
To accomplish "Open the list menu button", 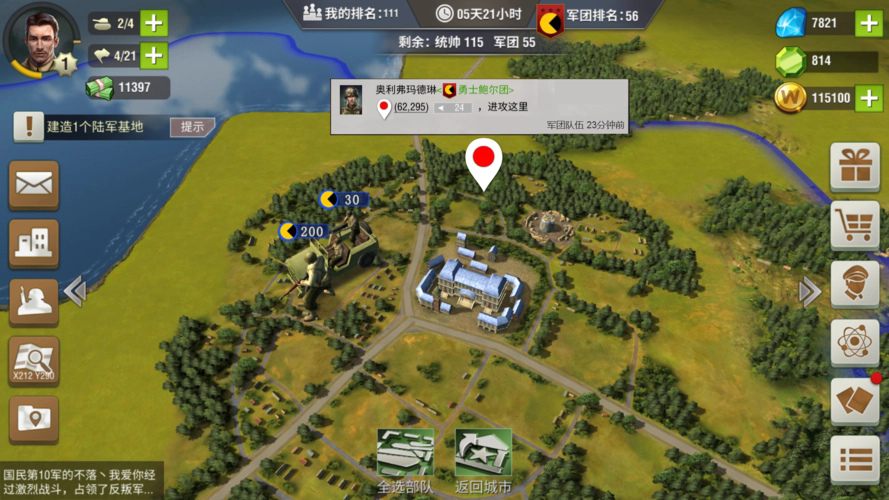I will (x=855, y=461).
